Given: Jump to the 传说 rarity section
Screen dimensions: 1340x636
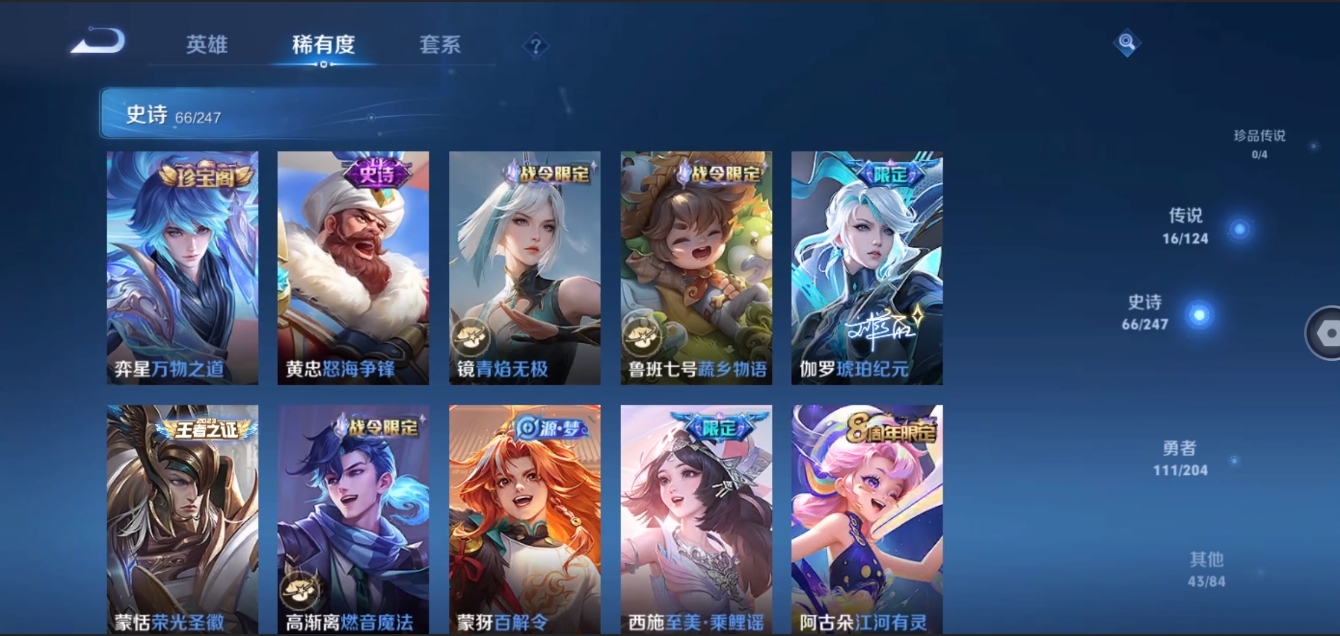Looking at the screenshot, I should pos(1187,225).
